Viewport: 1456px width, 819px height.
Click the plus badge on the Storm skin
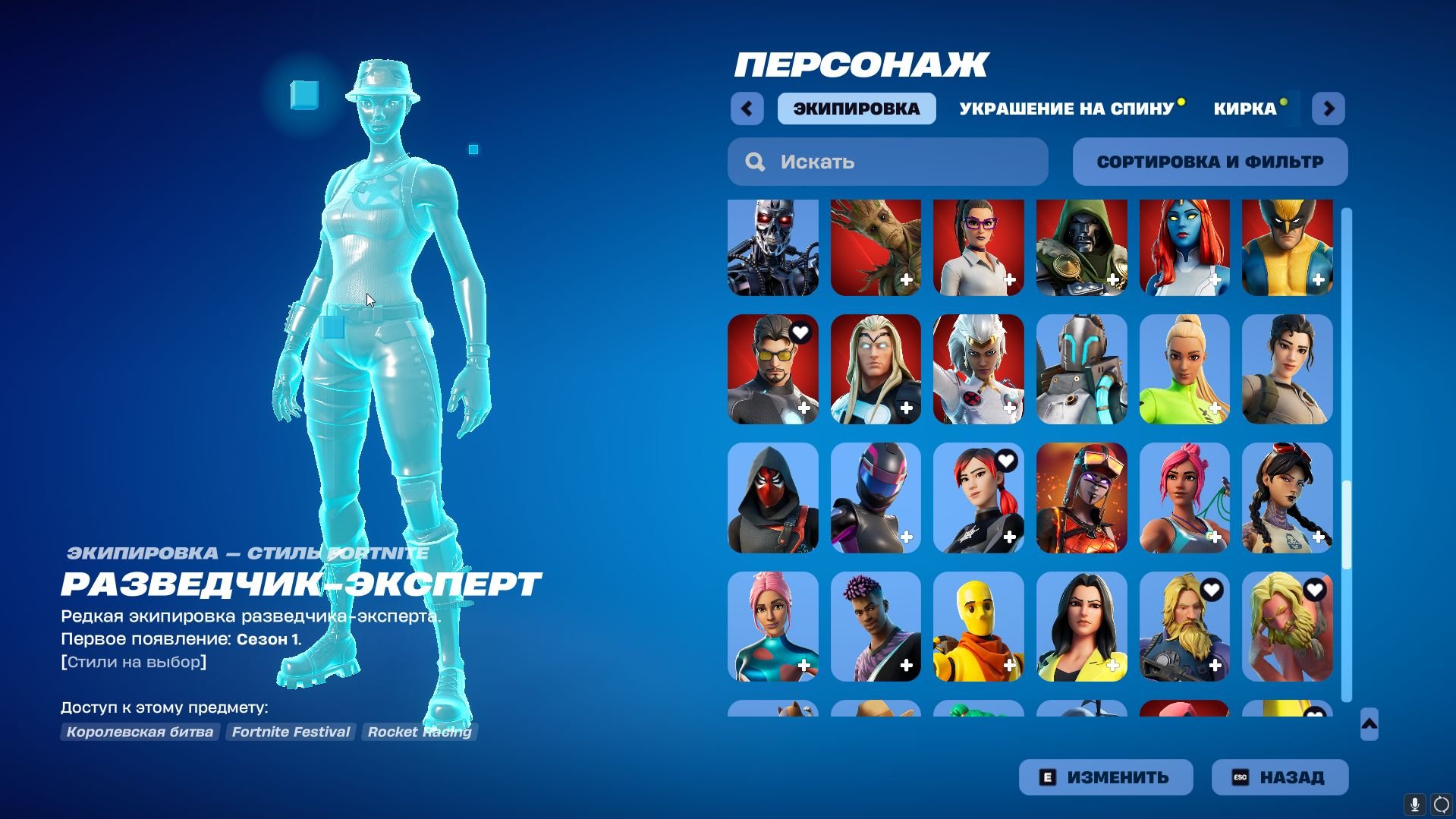1009,408
